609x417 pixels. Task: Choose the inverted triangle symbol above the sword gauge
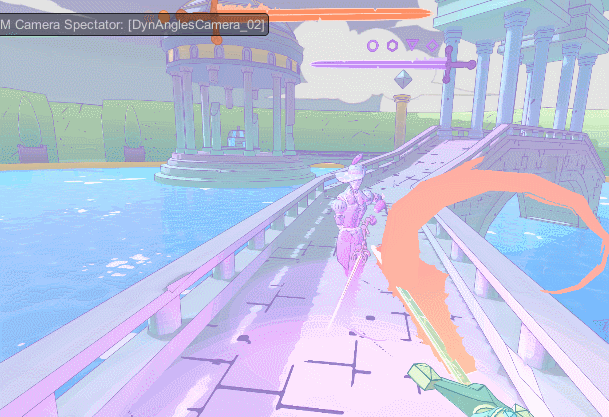point(412,45)
